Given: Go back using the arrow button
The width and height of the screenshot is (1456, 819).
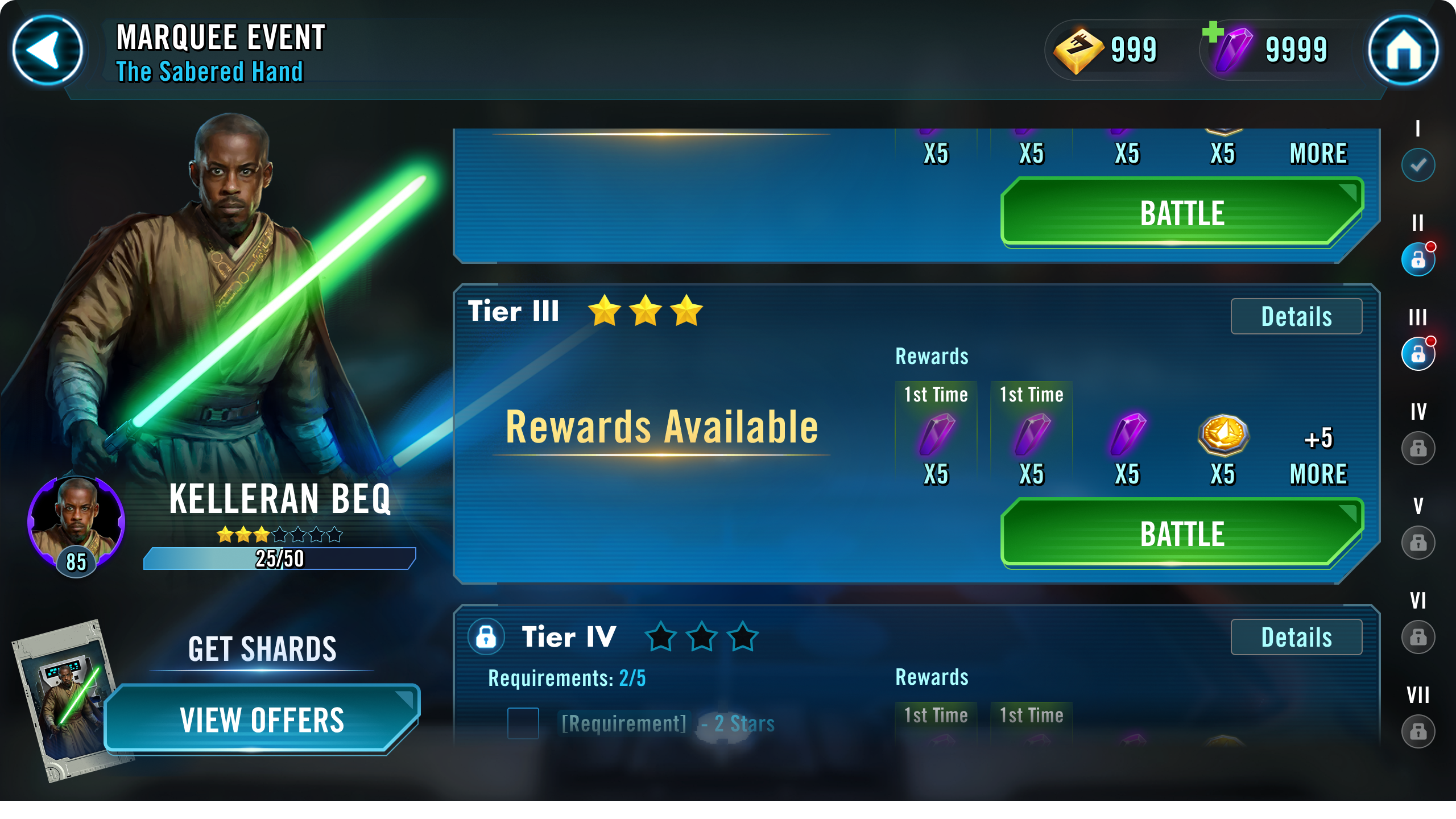Looking at the screenshot, I should pyautogui.click(x=48, y=50).
